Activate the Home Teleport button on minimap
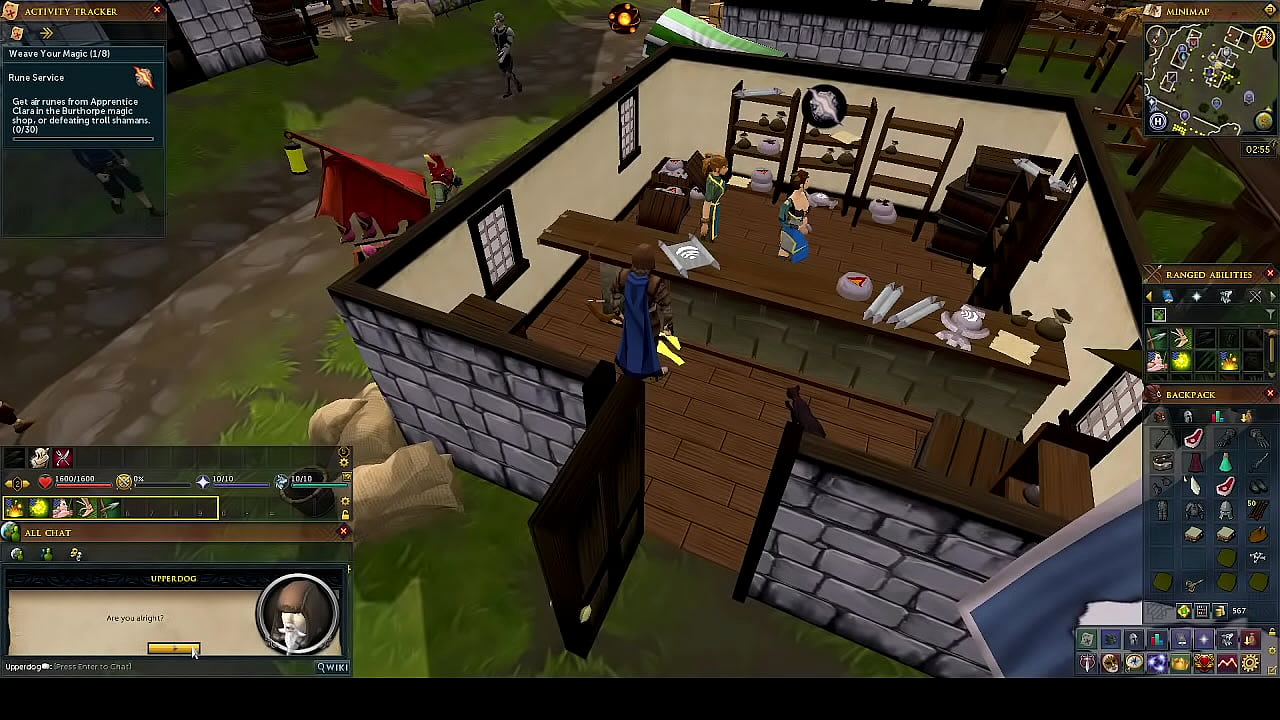The width and height of the screenshot is (1280, 720). [1158, 122]
